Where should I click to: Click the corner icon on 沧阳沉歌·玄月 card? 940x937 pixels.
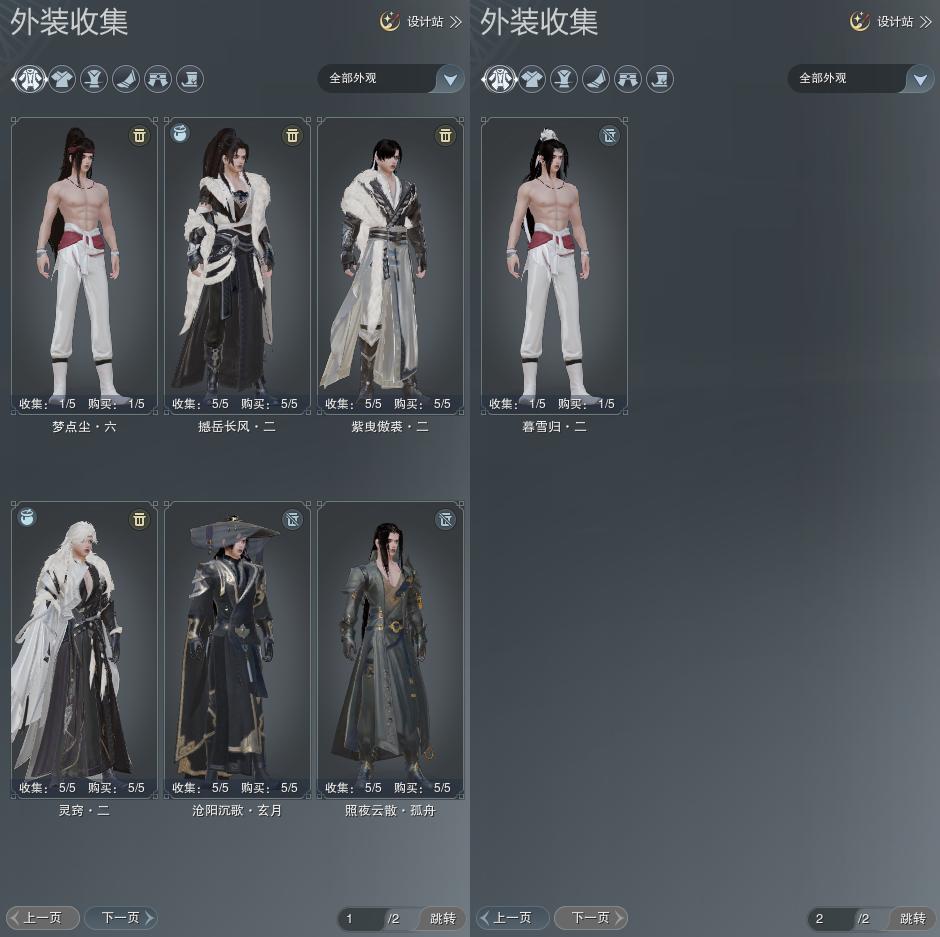click(292, 519)
